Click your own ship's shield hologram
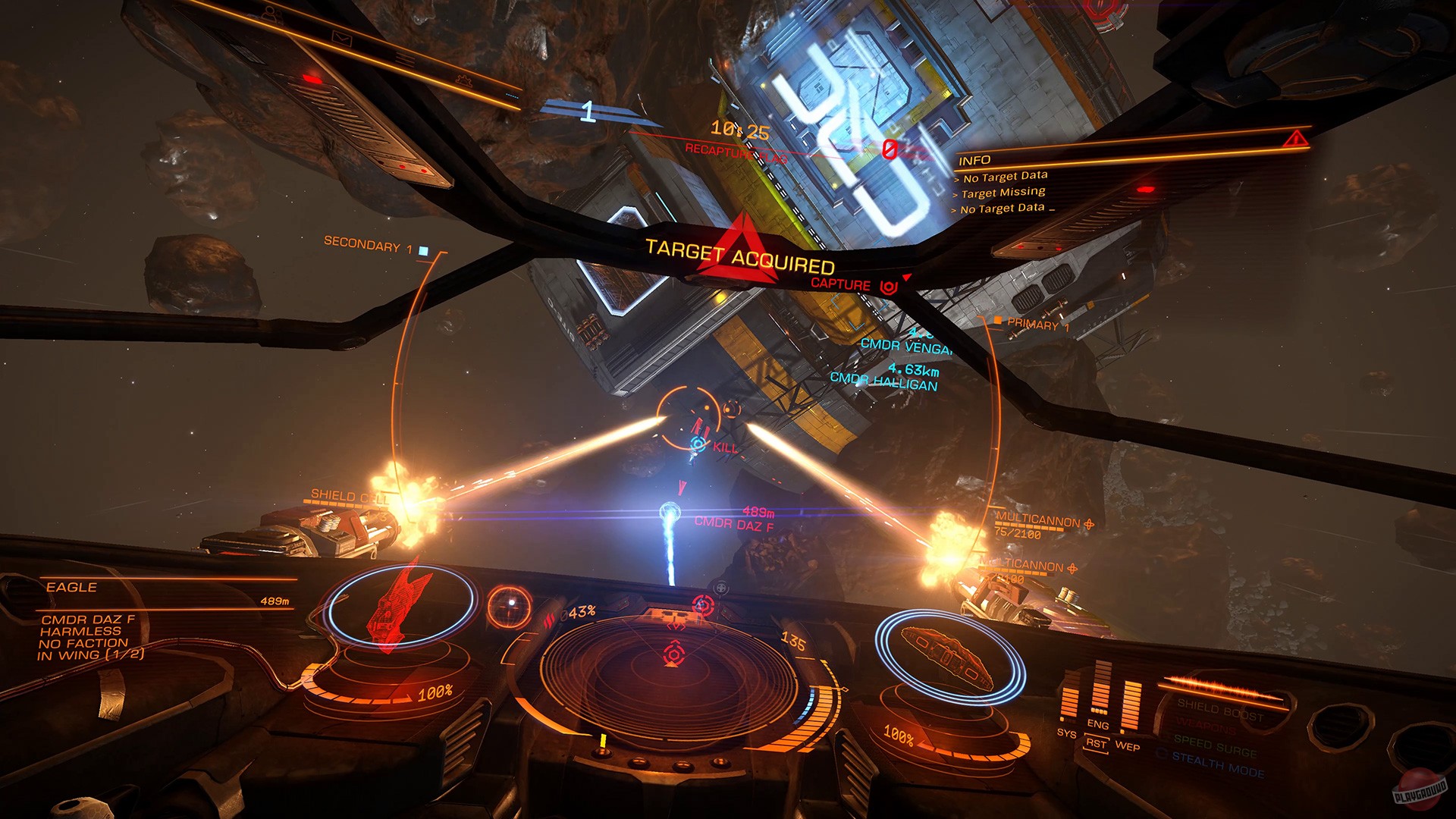This screenshot has width=1456, height=819. click(x=948, y=652)
